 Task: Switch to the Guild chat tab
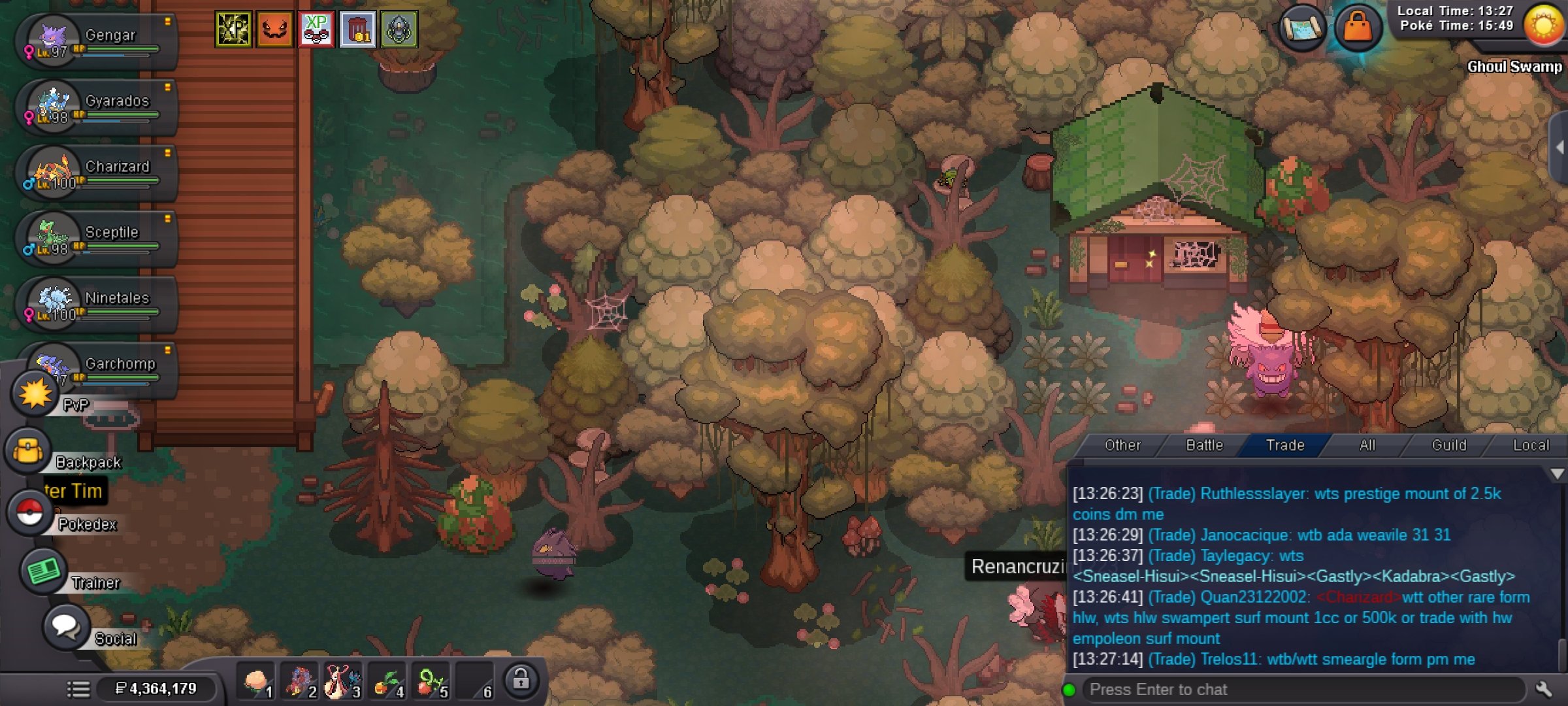tap(1448, 445)
